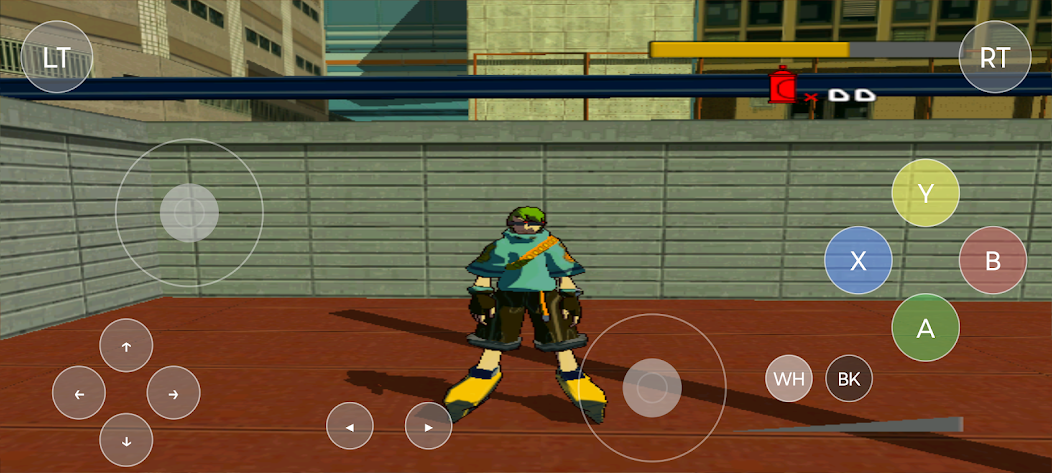Tap the black BK button
The height and width of the screenshot is (473, 1052).
point(849,379)
